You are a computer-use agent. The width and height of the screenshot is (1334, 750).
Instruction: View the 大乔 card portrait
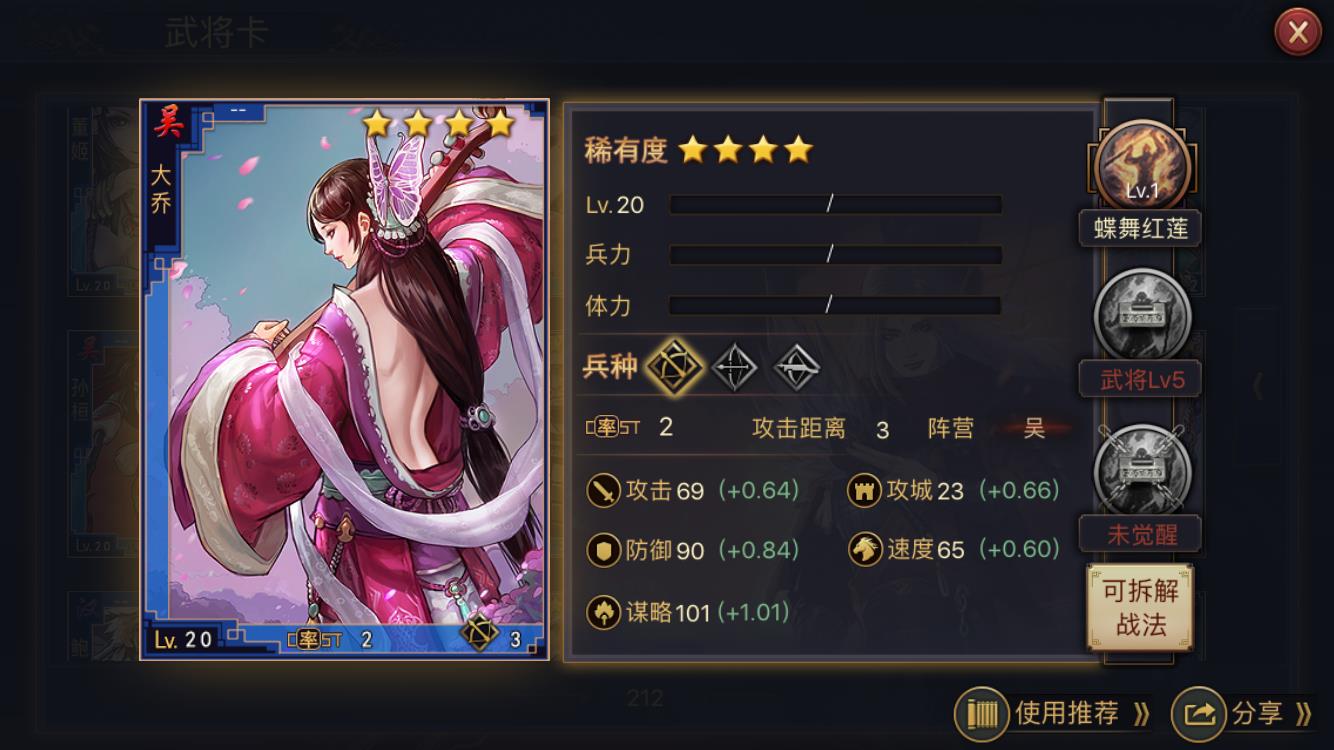(x=345, y=380)
